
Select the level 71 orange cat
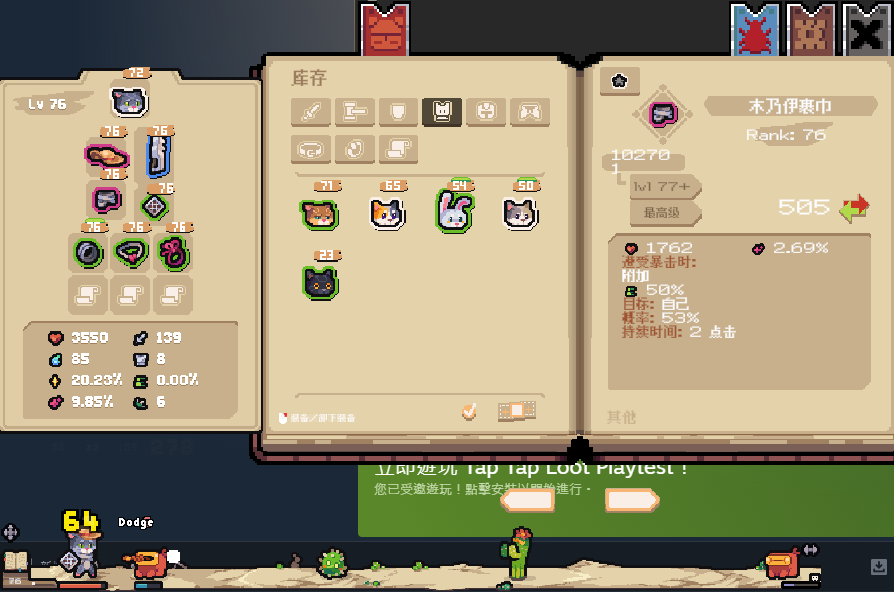[319, 213]
